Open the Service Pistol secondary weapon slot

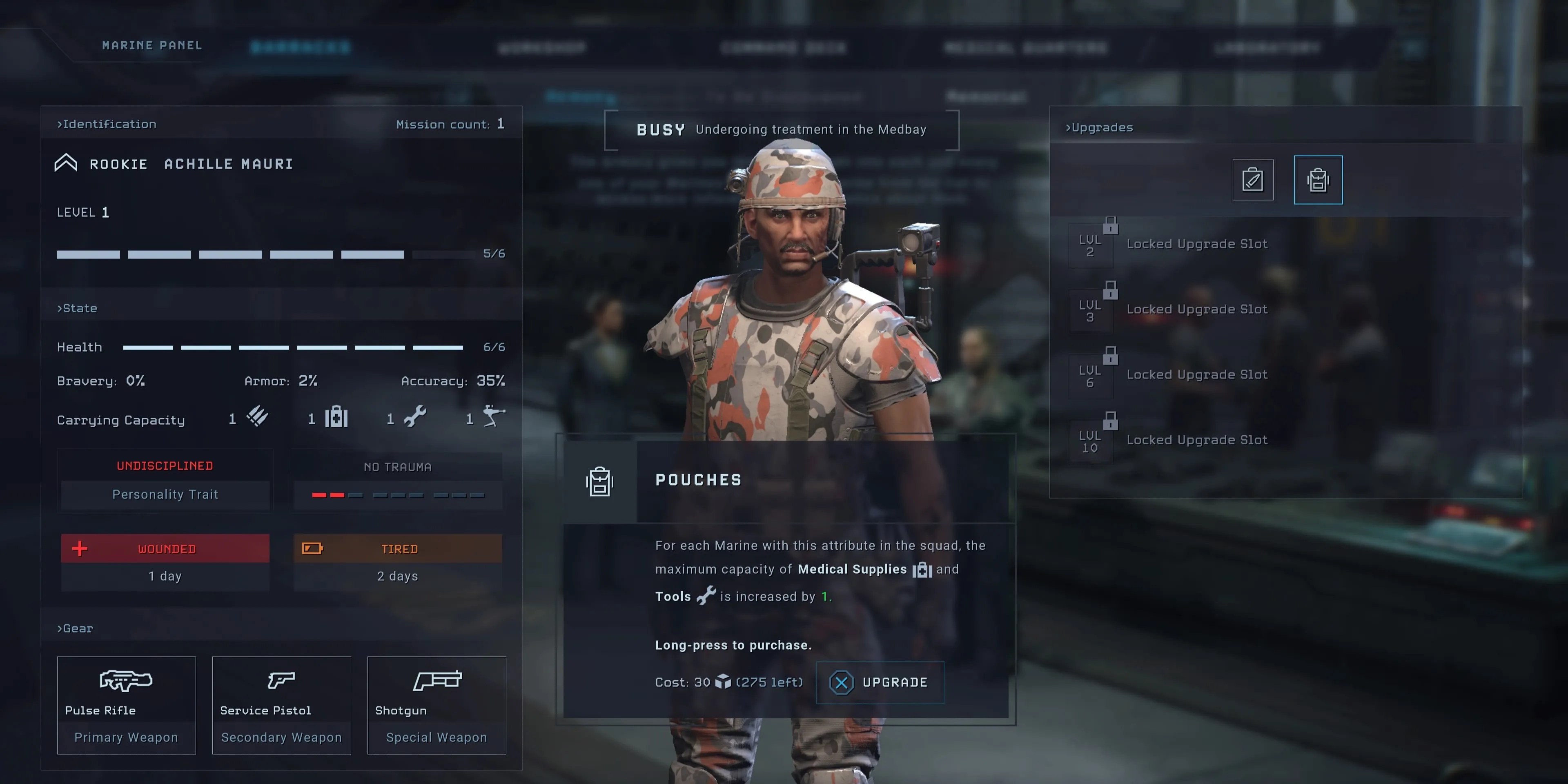pyautogui.click(x=281, y=705)
